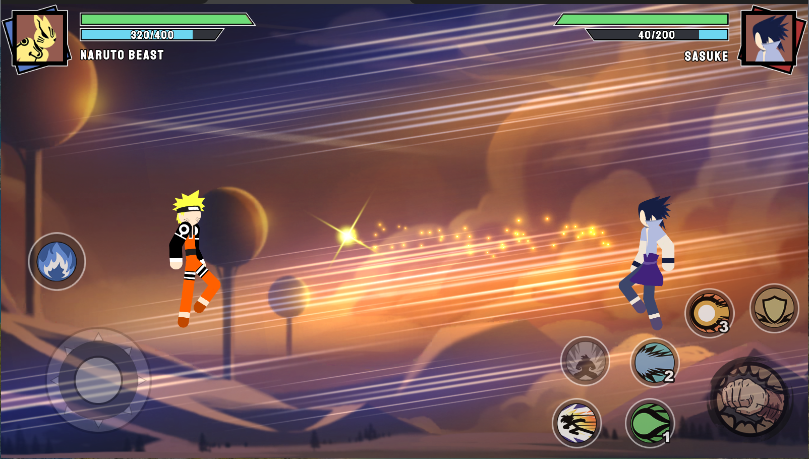809x459 pixels.
Task: Activate the dash sprint skill icon
Action: coord(577,423)
